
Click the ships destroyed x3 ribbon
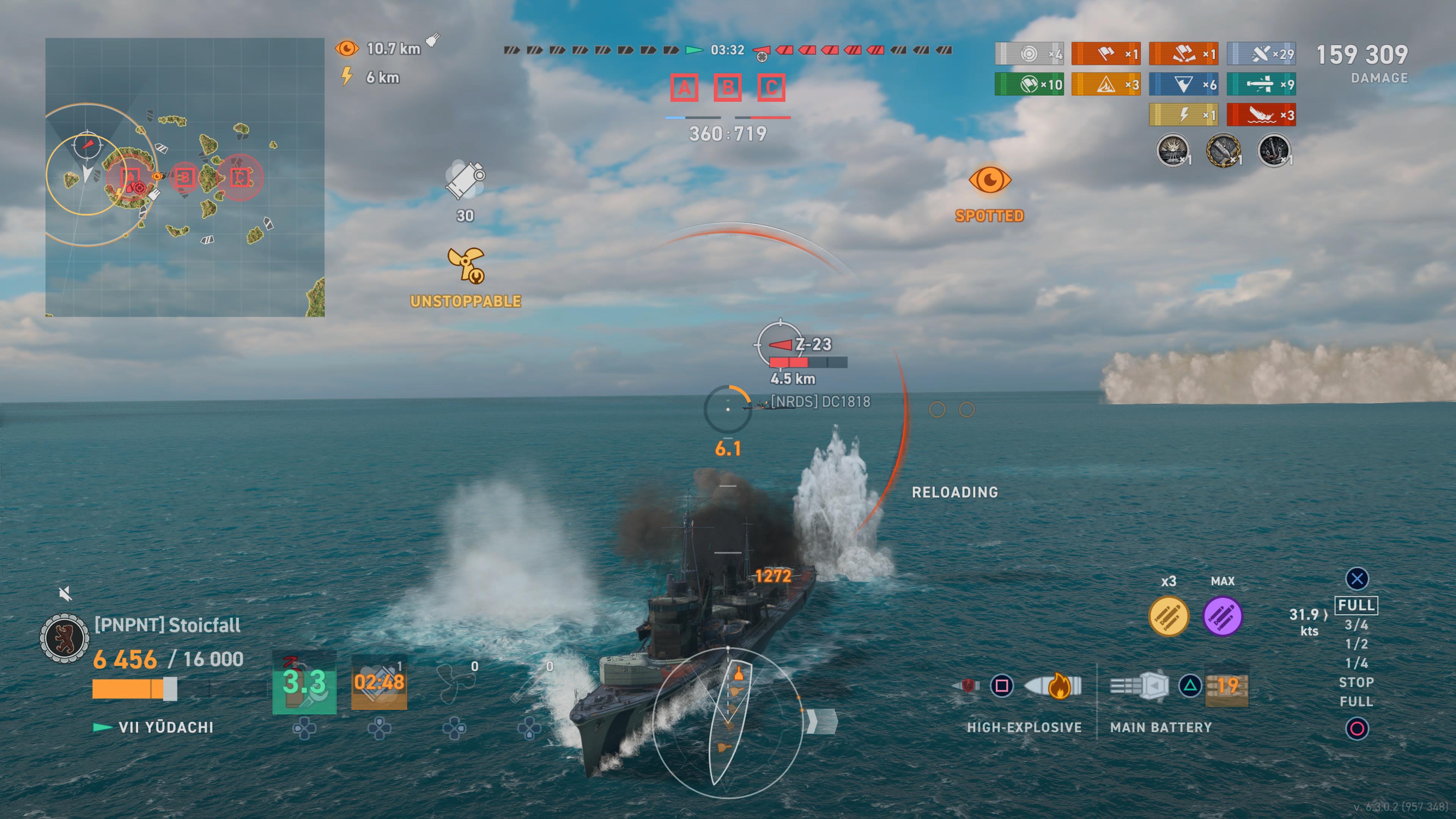(1261, 115)
